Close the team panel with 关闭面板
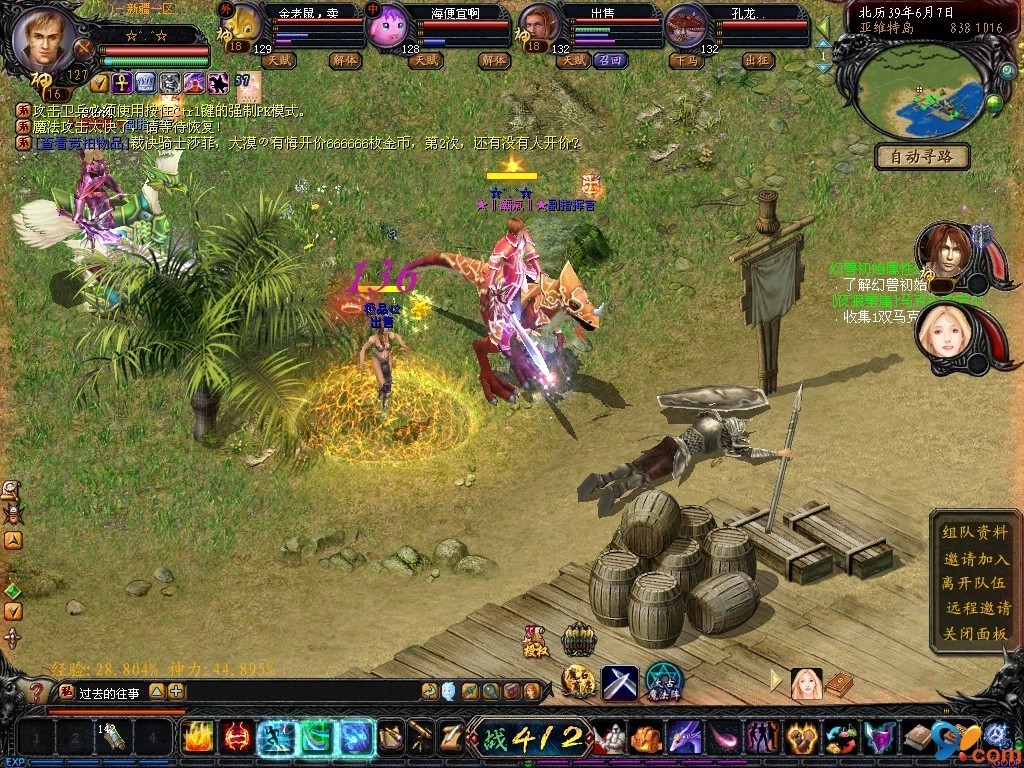This screenshot has height=768, width=1024. [x=975, y=633]
